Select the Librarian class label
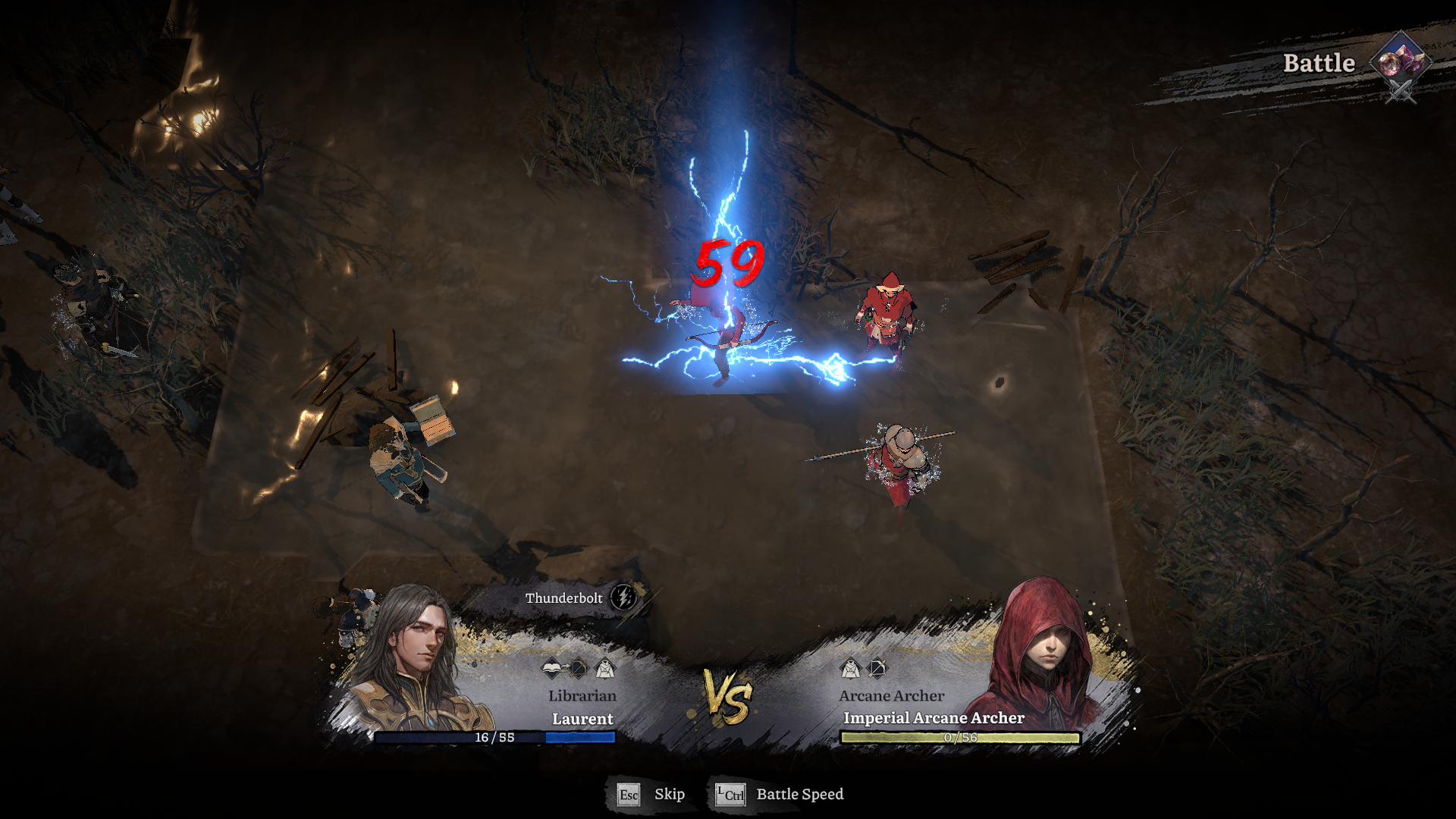 click(582, 695)
